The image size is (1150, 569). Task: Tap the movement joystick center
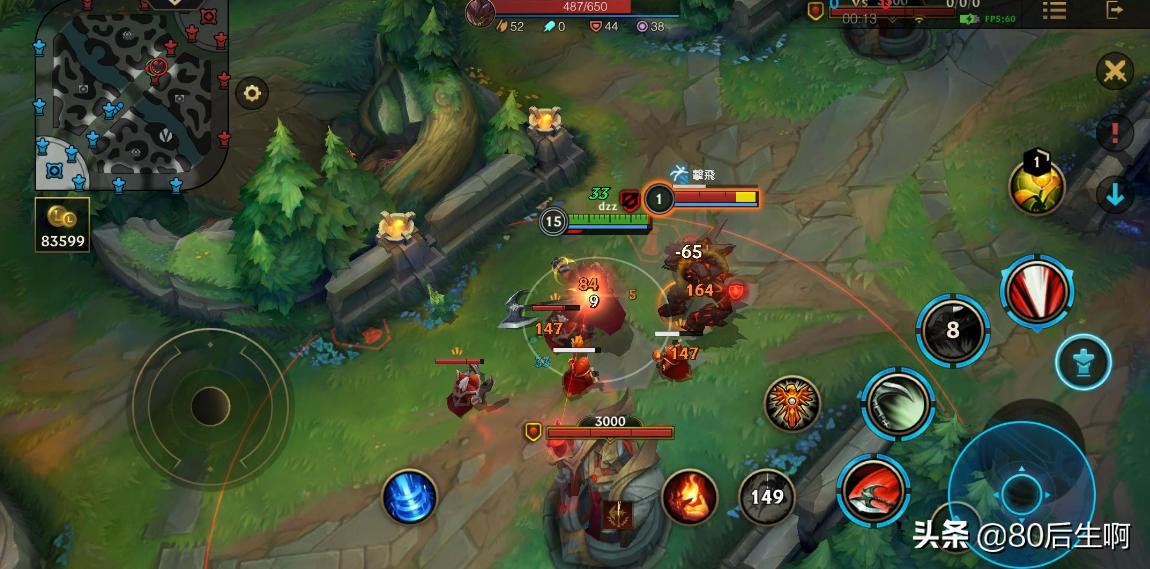coord(210,406)
